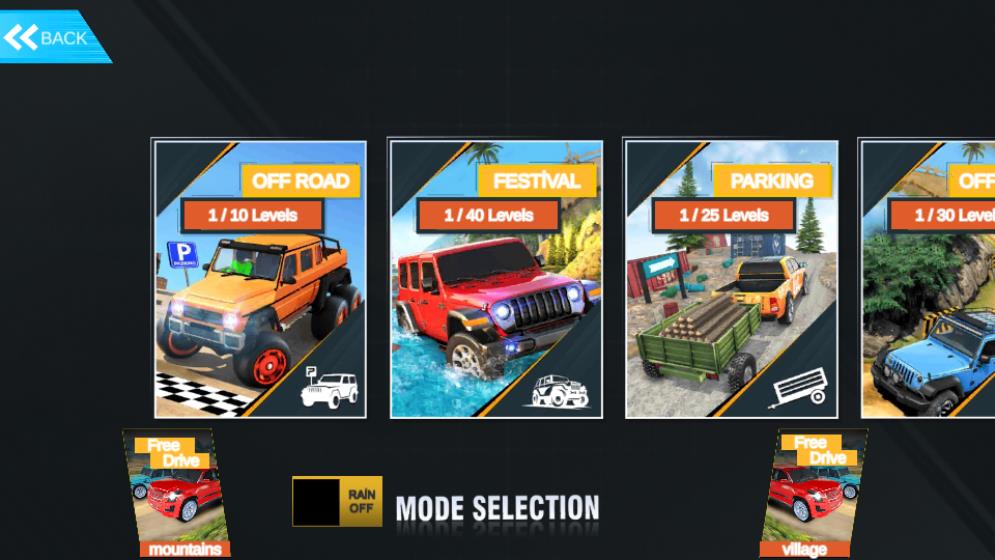
Task: Open the Parking mode card
Action: point(730,278)
